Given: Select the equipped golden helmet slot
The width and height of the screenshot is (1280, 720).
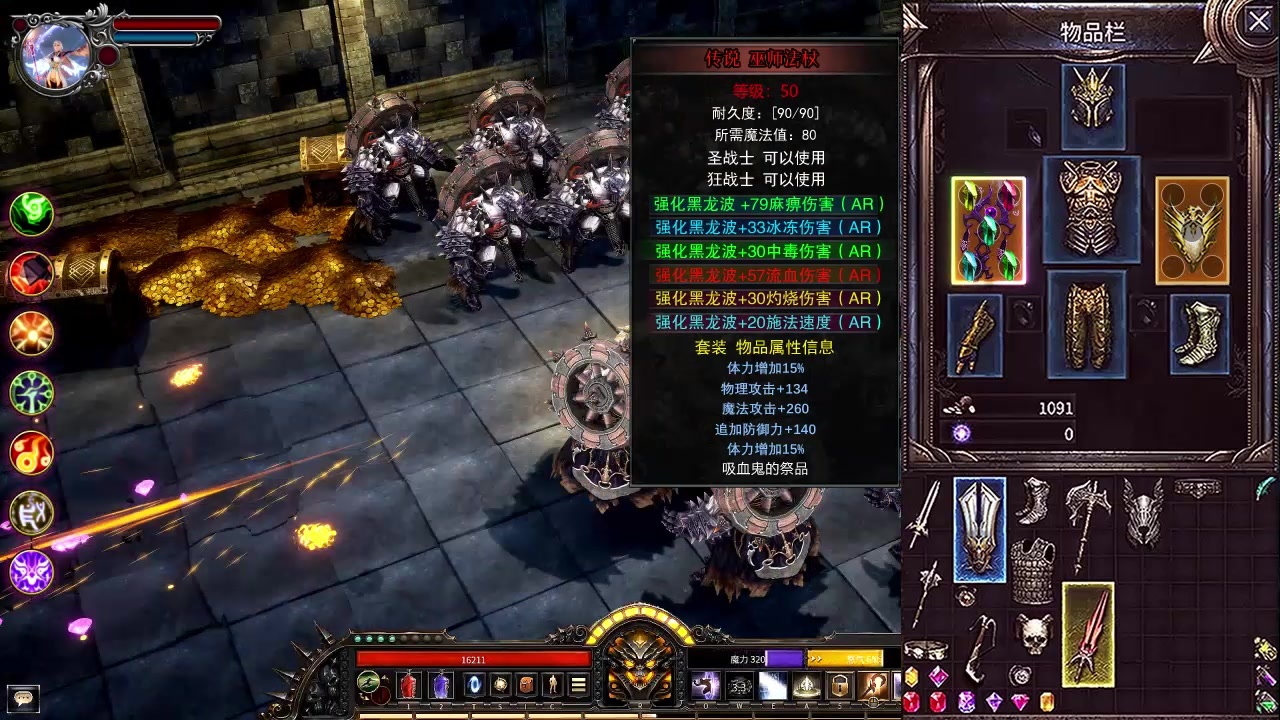Looking at the screenshot, I should coord(1092,105).
